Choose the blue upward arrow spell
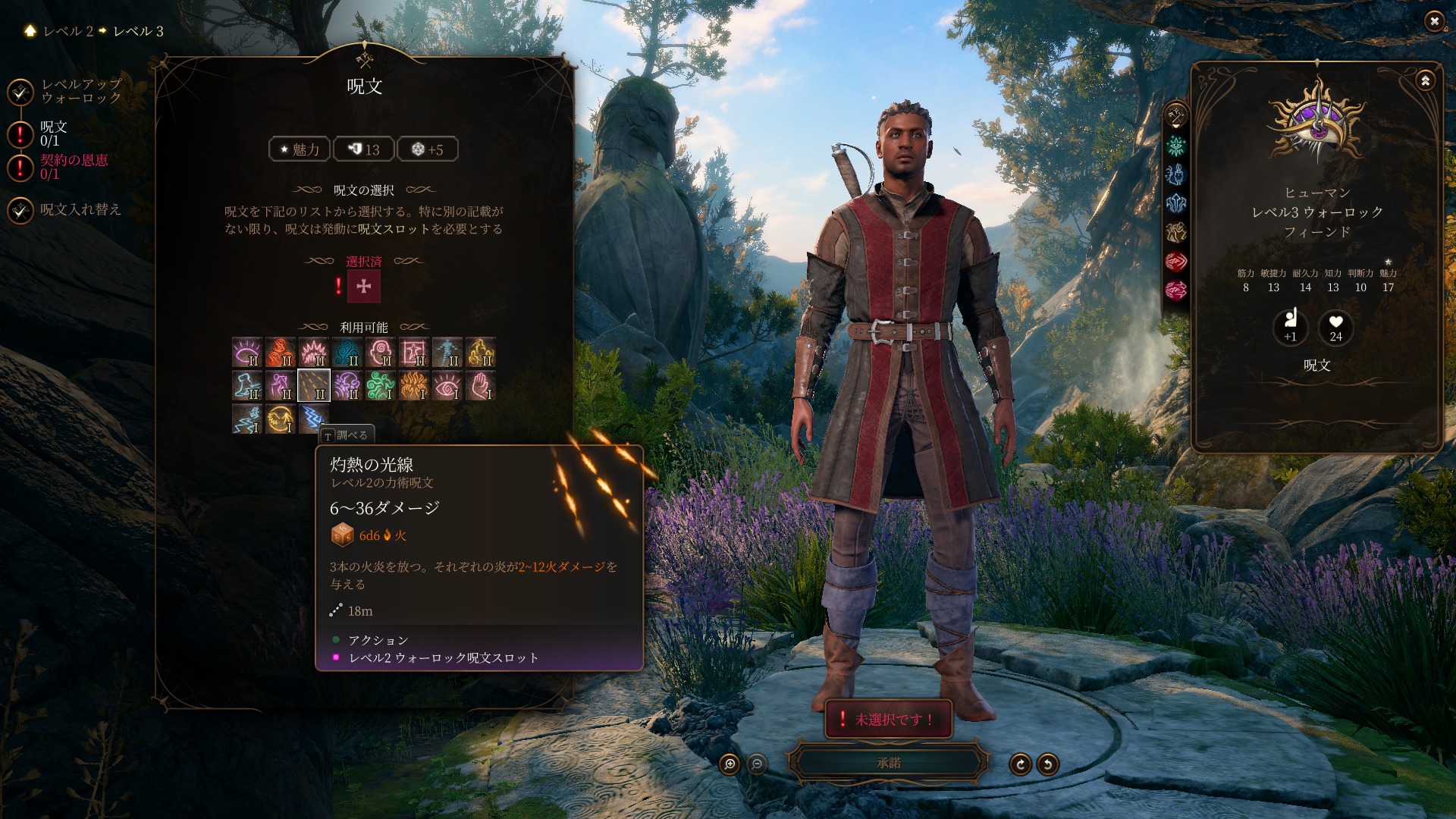This screenshot has width=1456, height=819. [x=447, y=352]
